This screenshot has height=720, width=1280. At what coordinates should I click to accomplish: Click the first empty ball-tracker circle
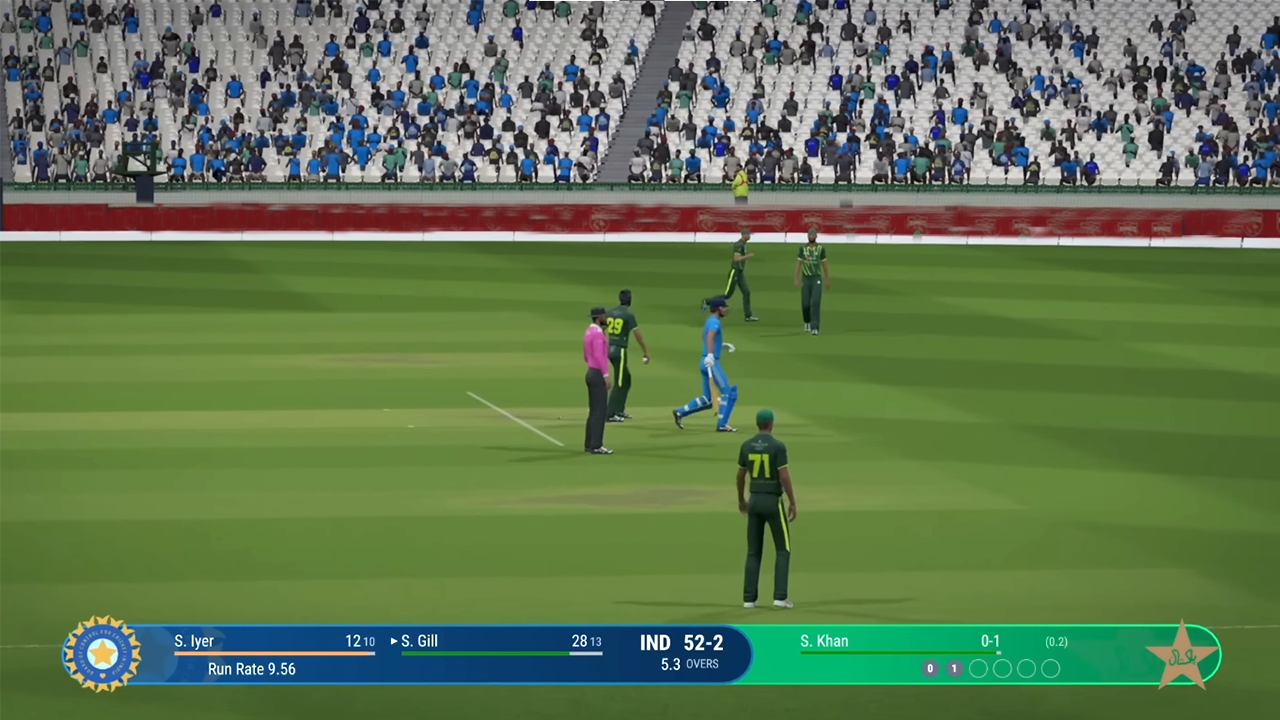pyautogui.click(x=978, y=669)
